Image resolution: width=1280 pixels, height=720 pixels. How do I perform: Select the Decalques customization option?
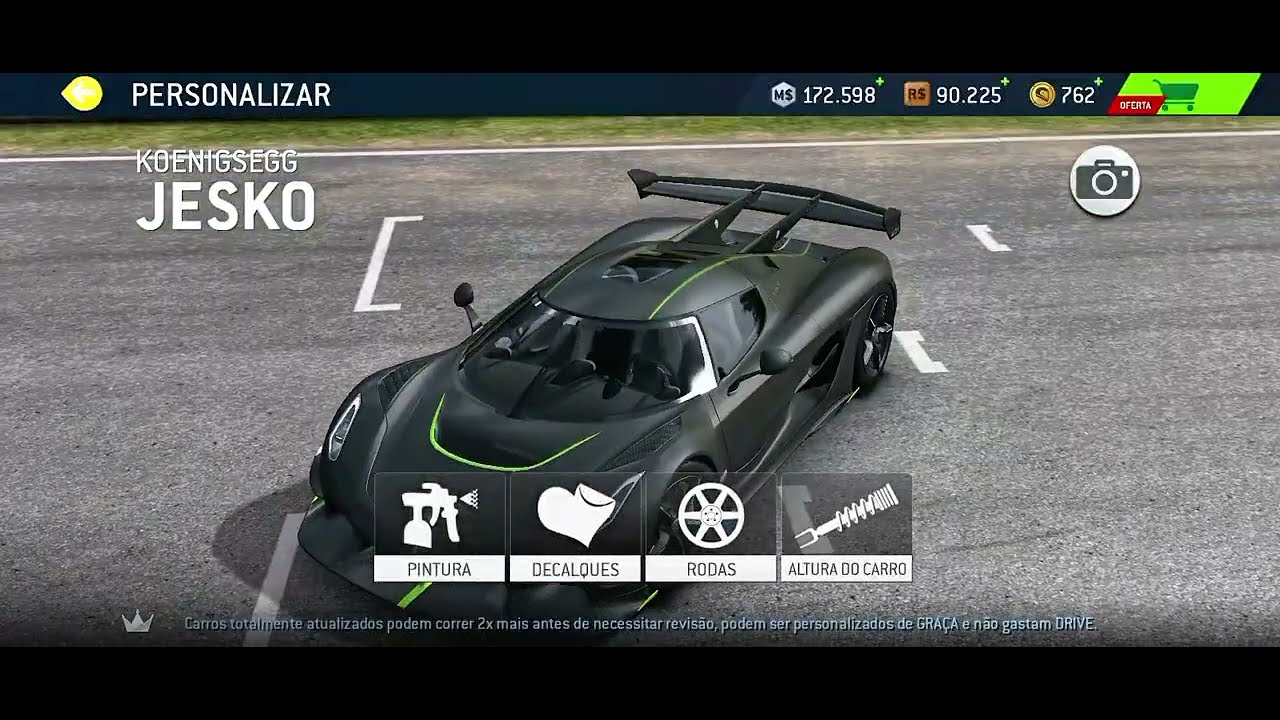(575, 527)
